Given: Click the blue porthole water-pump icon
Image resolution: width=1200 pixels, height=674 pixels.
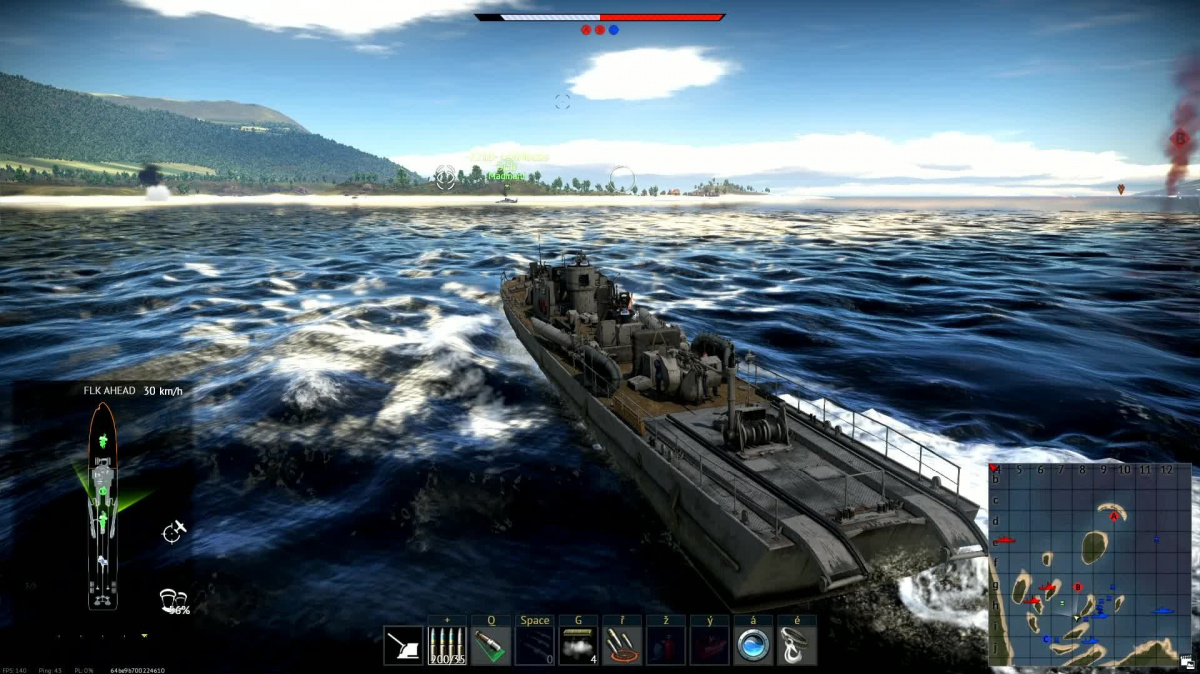Looking at the screenshot, I should pyautogui.click(x=753, y=646).
